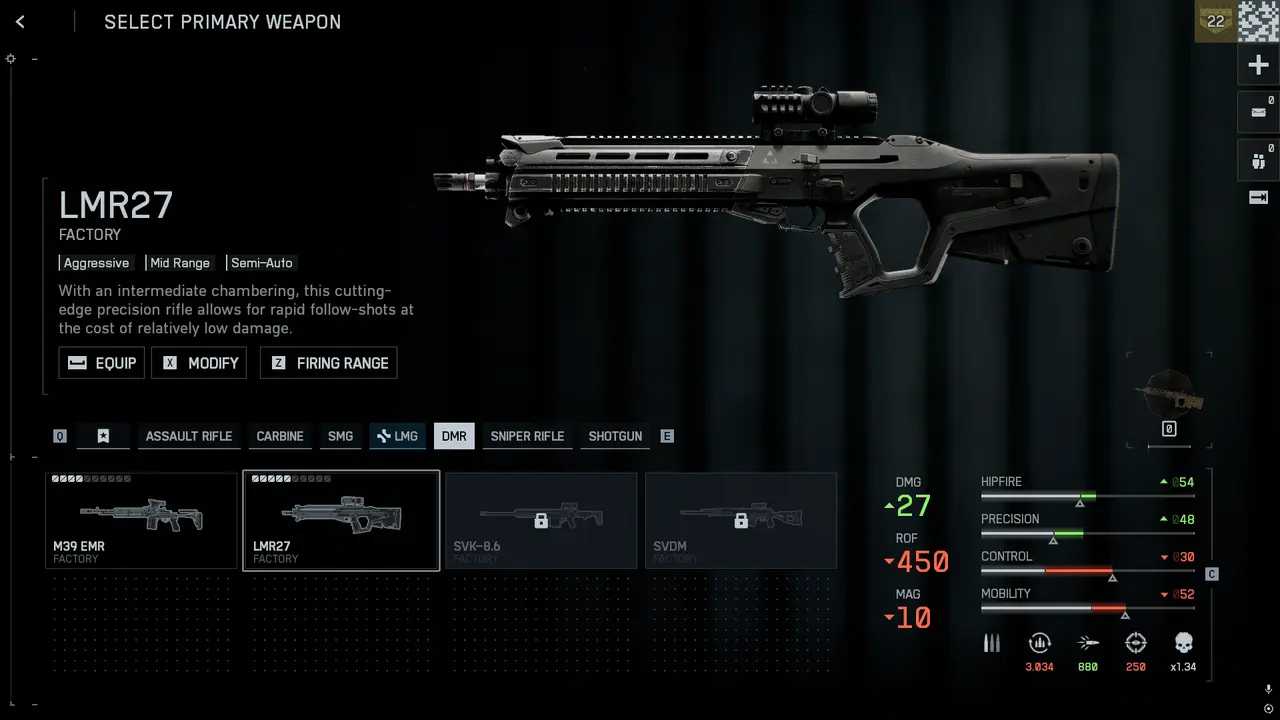The image size is (1280, 720).
Task: Equip the LMR27 rifle
Action: (x=102, y=363)
